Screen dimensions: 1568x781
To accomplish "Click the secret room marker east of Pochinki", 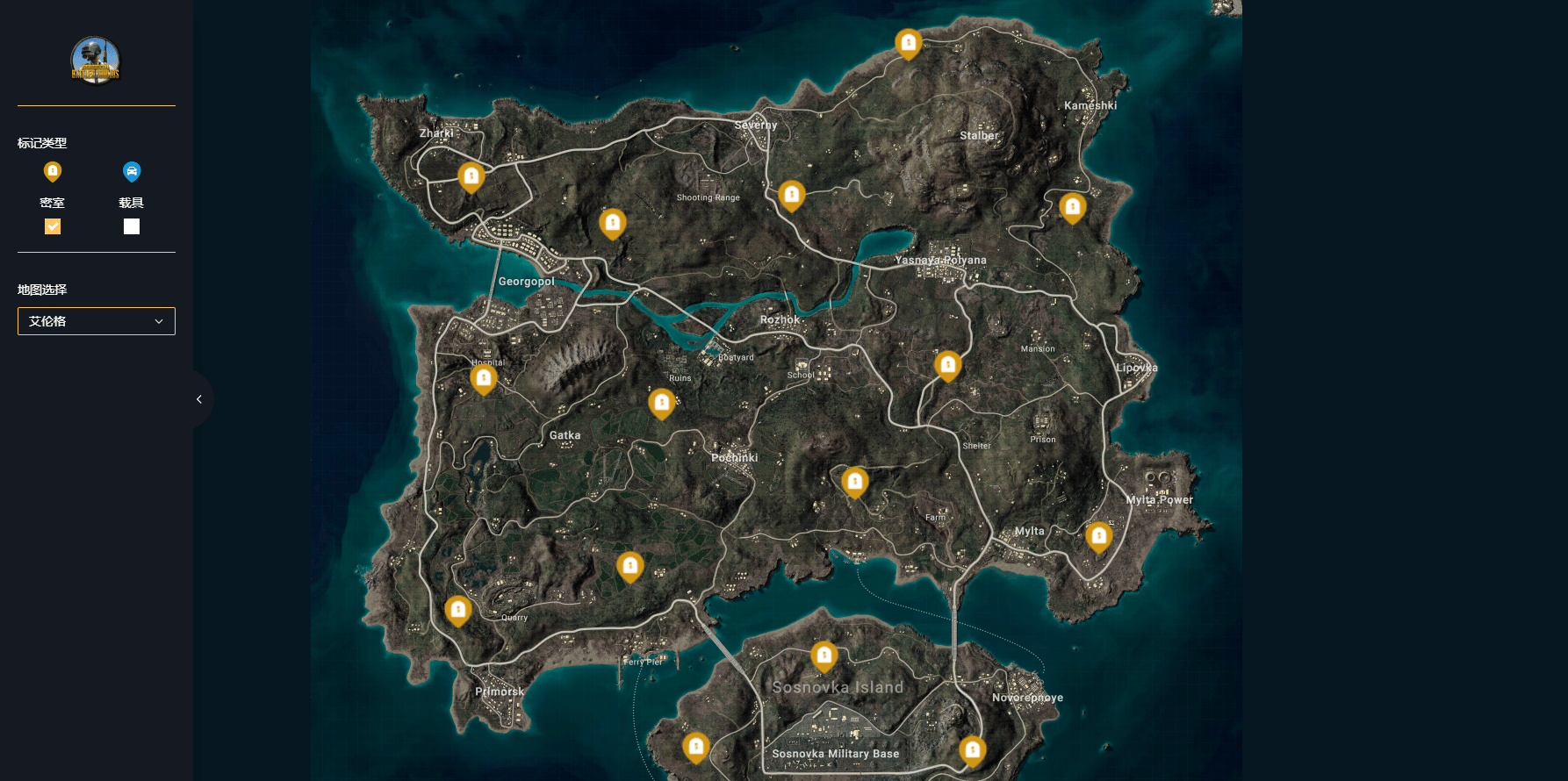I will coord(855,482).
